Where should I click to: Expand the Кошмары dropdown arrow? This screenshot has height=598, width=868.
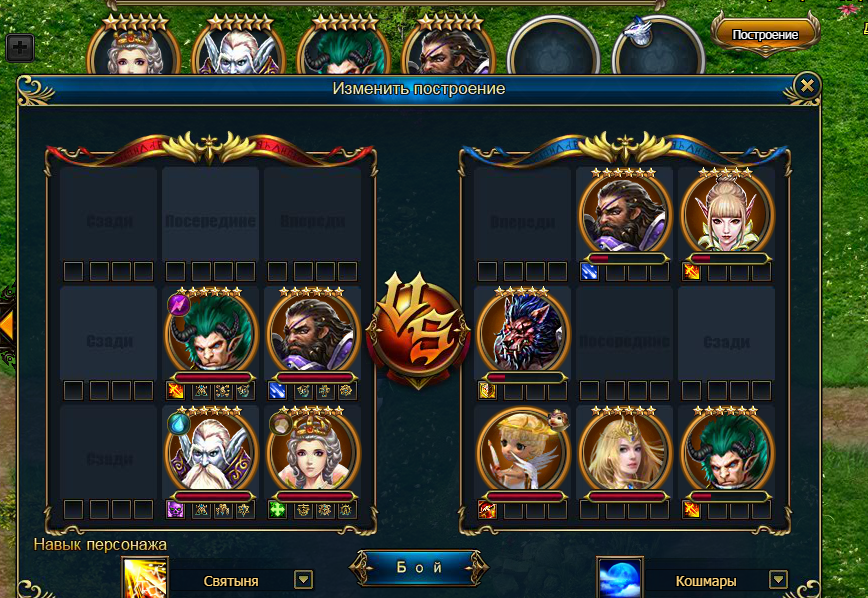coord(778,579)
